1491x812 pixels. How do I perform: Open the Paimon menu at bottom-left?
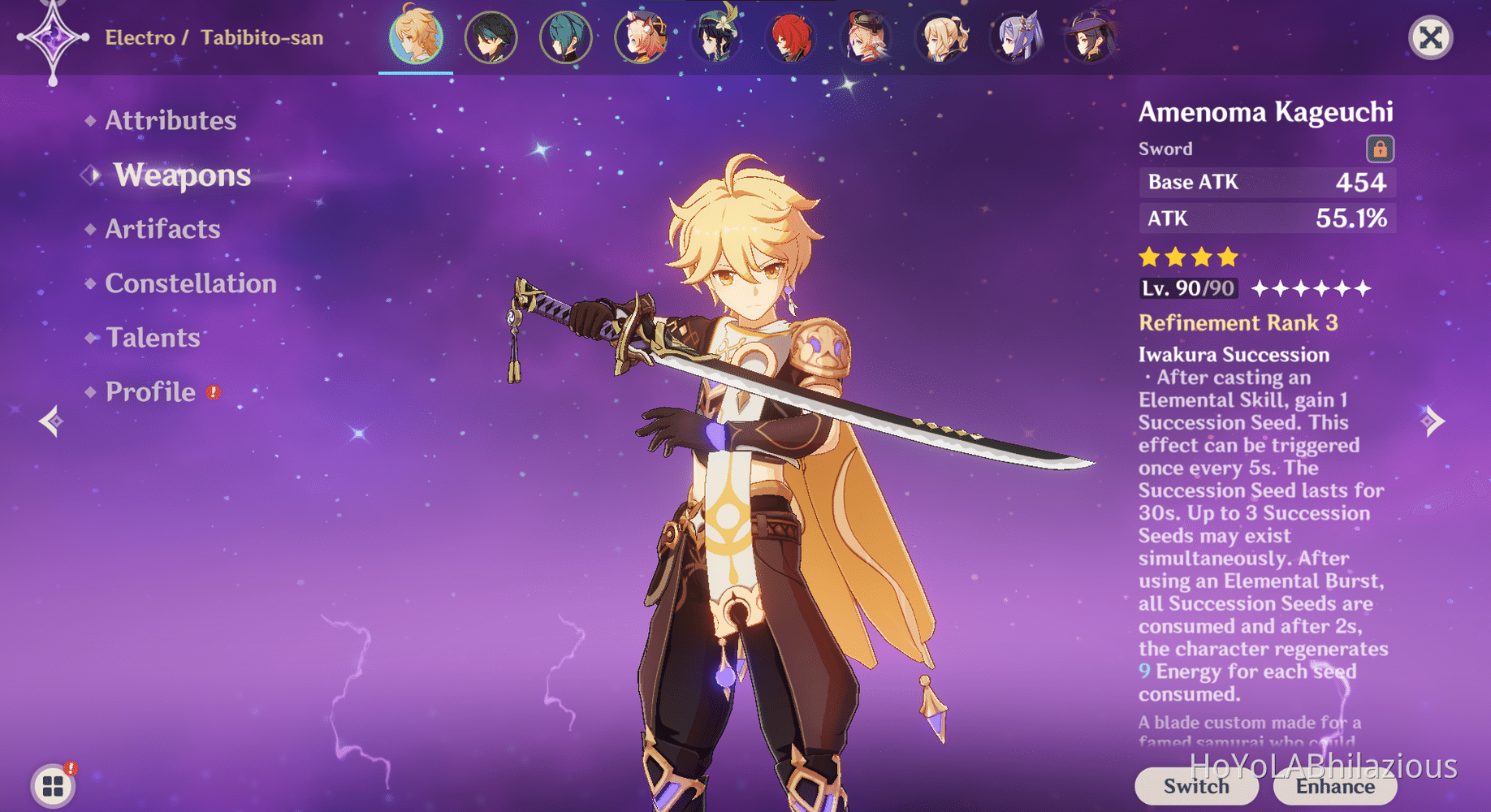(50, 785)
